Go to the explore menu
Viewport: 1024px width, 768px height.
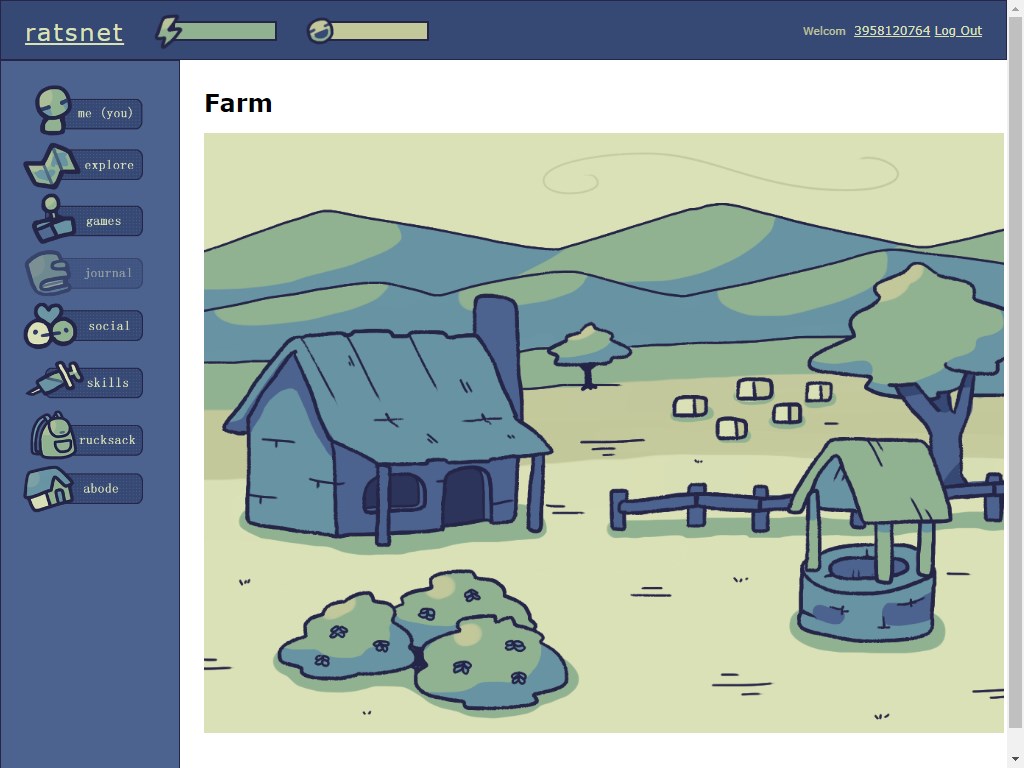tap(107, 165)
